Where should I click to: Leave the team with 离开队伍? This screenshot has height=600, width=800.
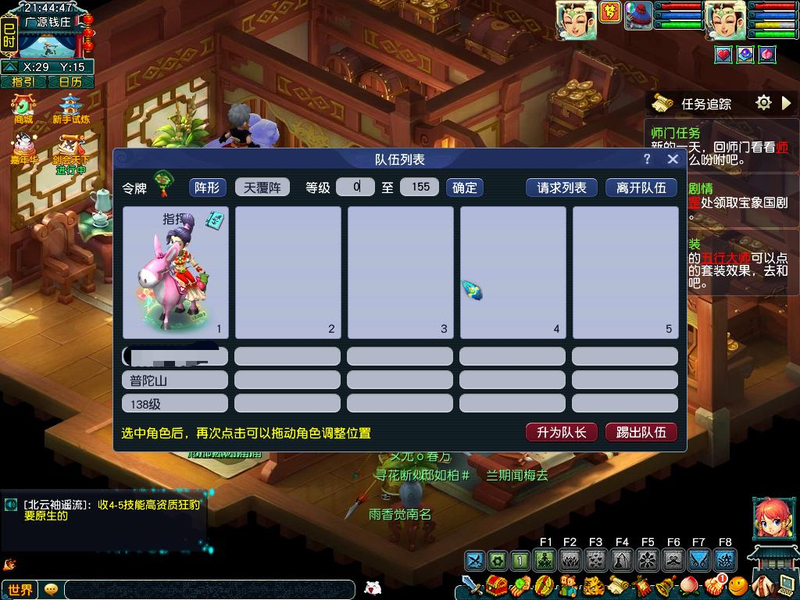click(641, 187)
